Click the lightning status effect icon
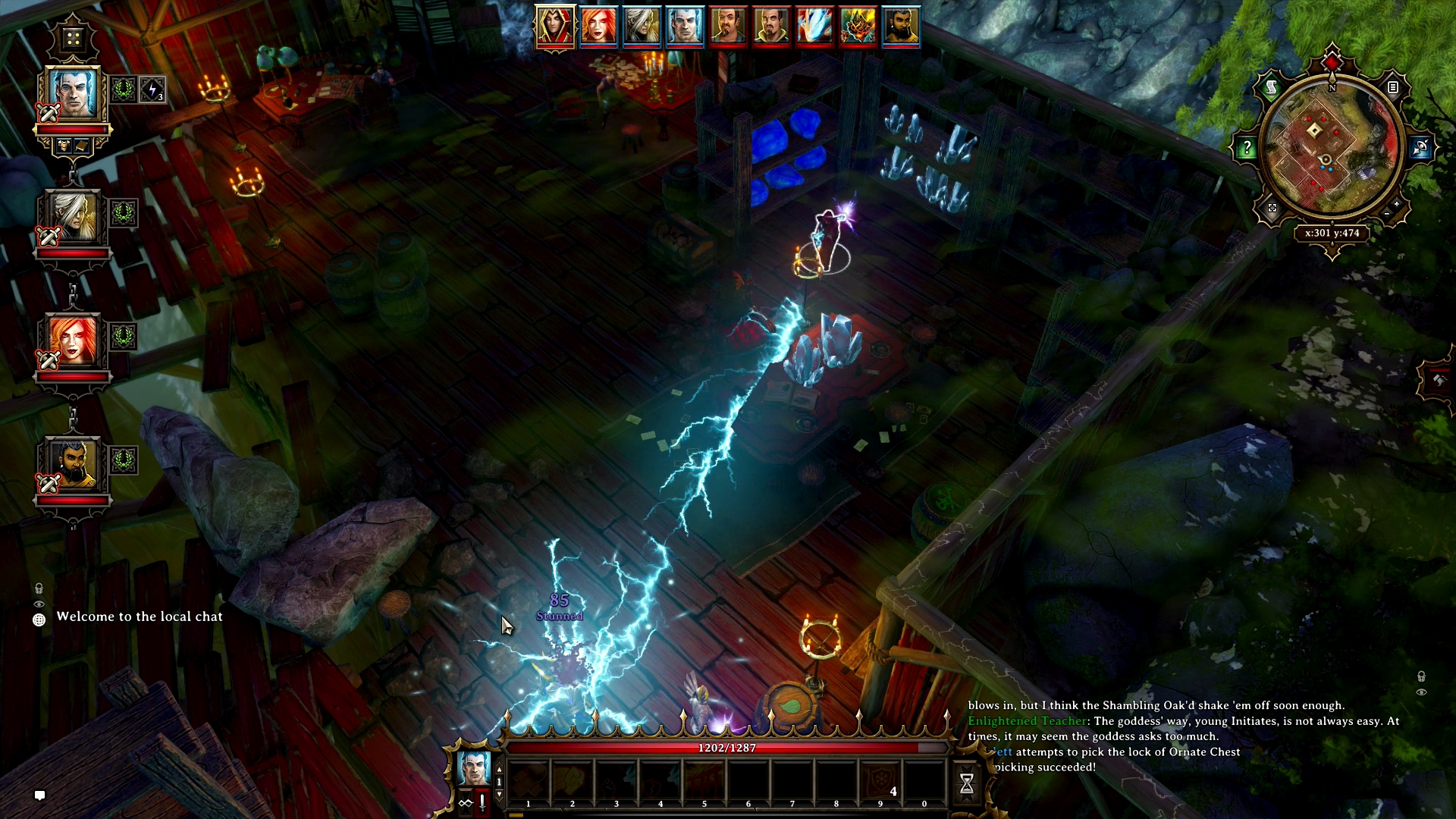Viewport: 1456px width, 819px height. (x=152, y=90)
